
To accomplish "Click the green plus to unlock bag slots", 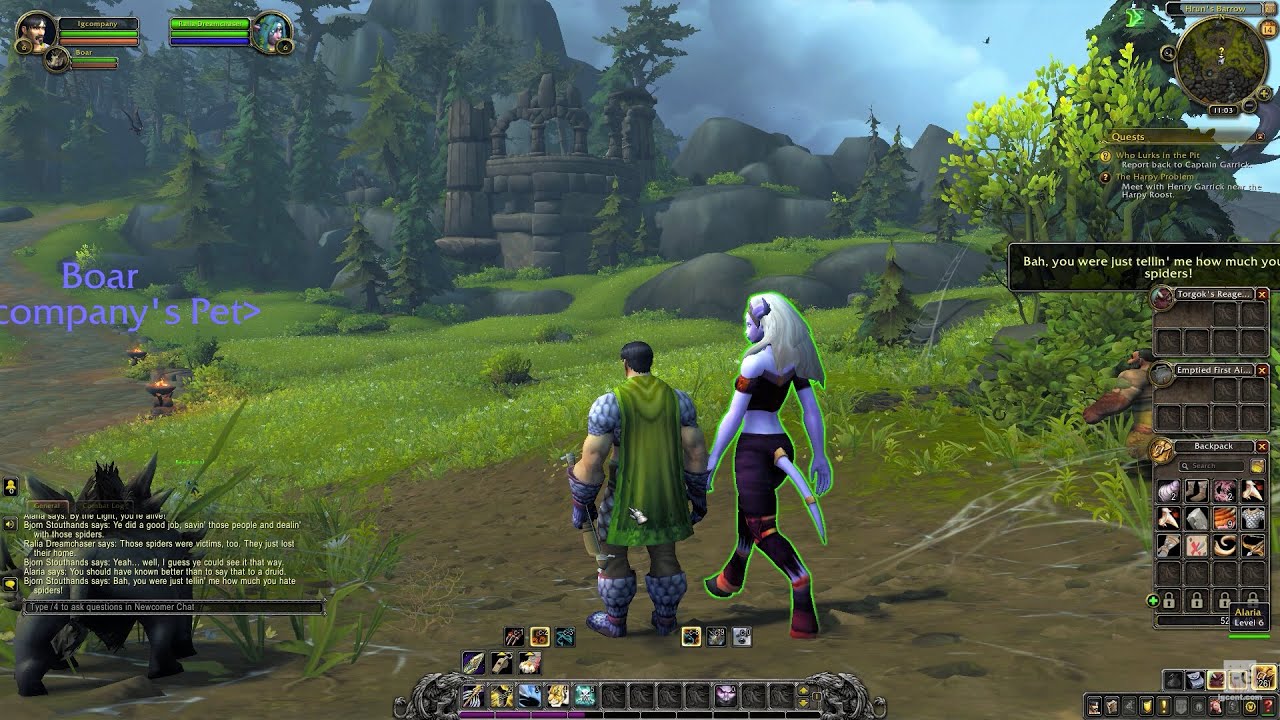I will pos(1152,600).
